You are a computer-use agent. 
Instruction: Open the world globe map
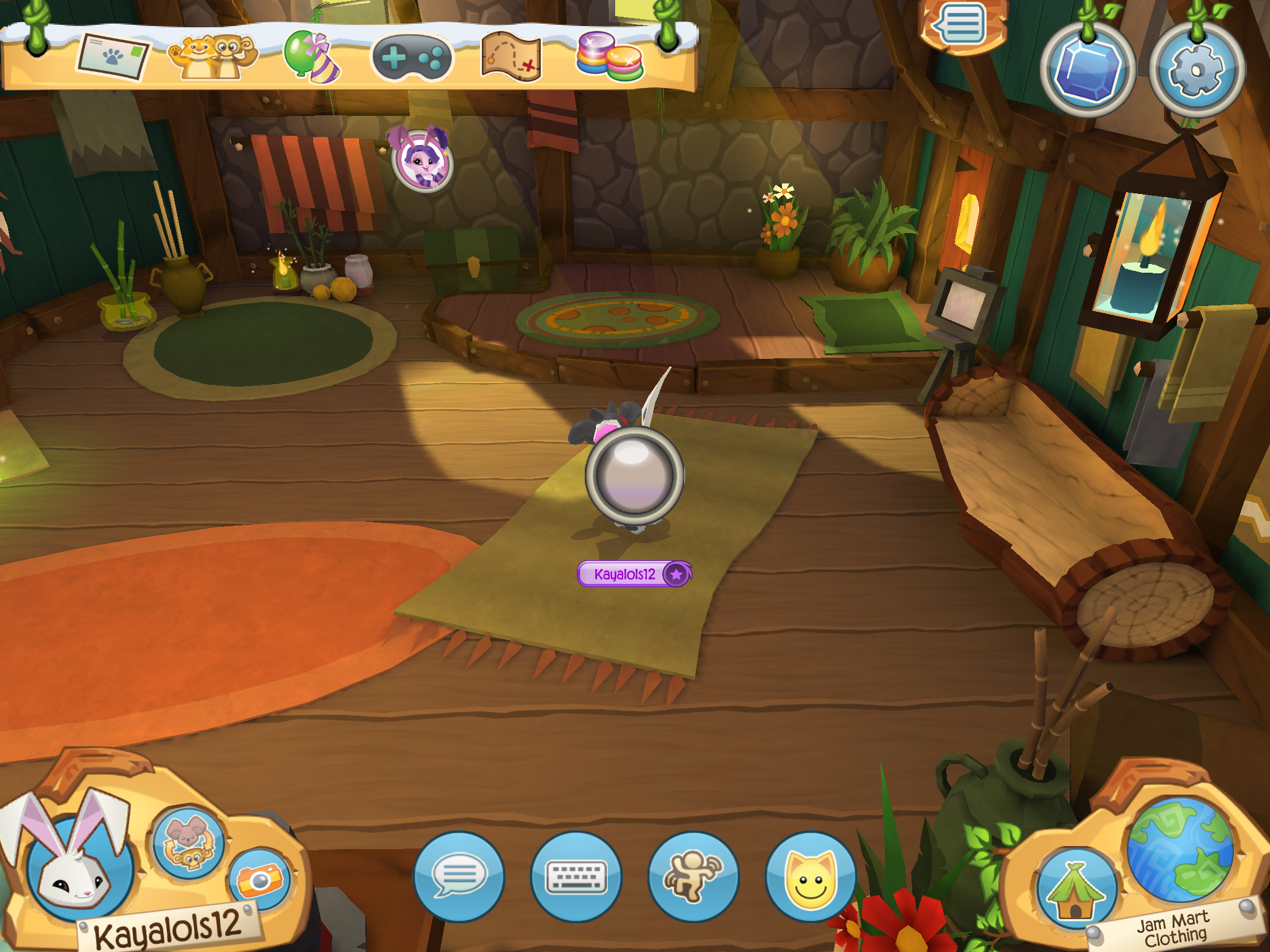(1180, 849)
